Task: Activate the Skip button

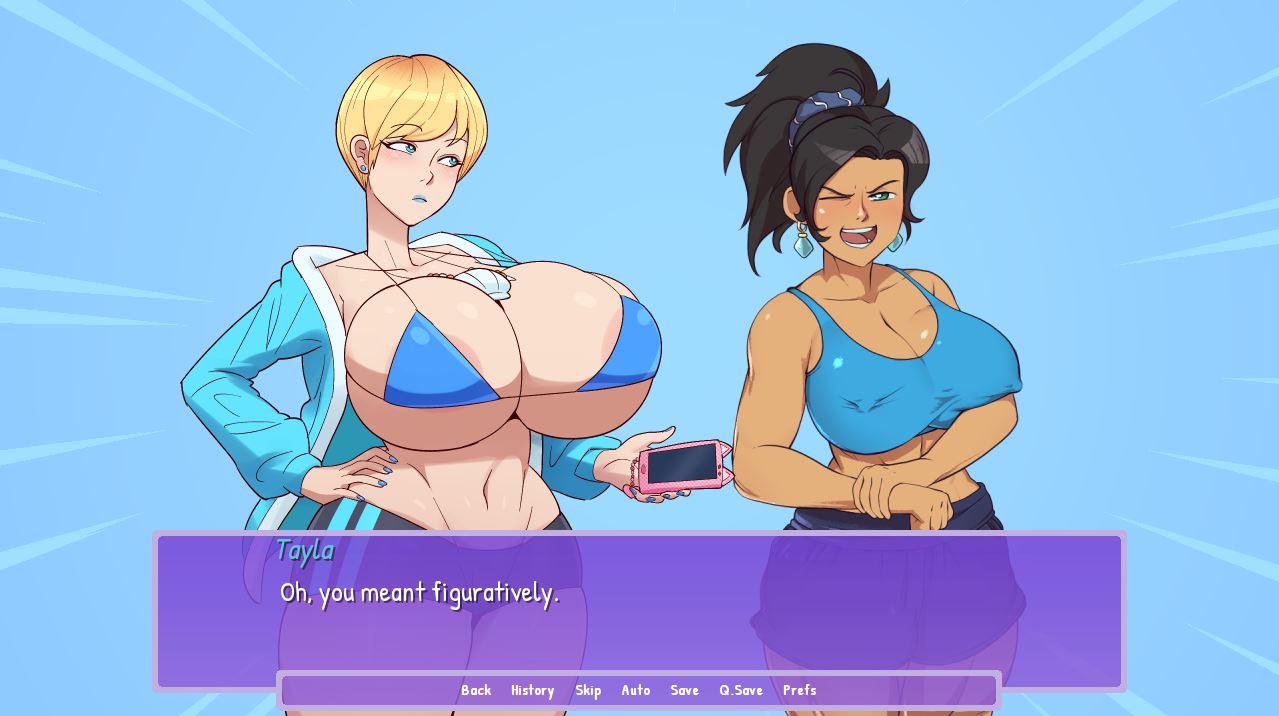Action: tap(588, 690)
